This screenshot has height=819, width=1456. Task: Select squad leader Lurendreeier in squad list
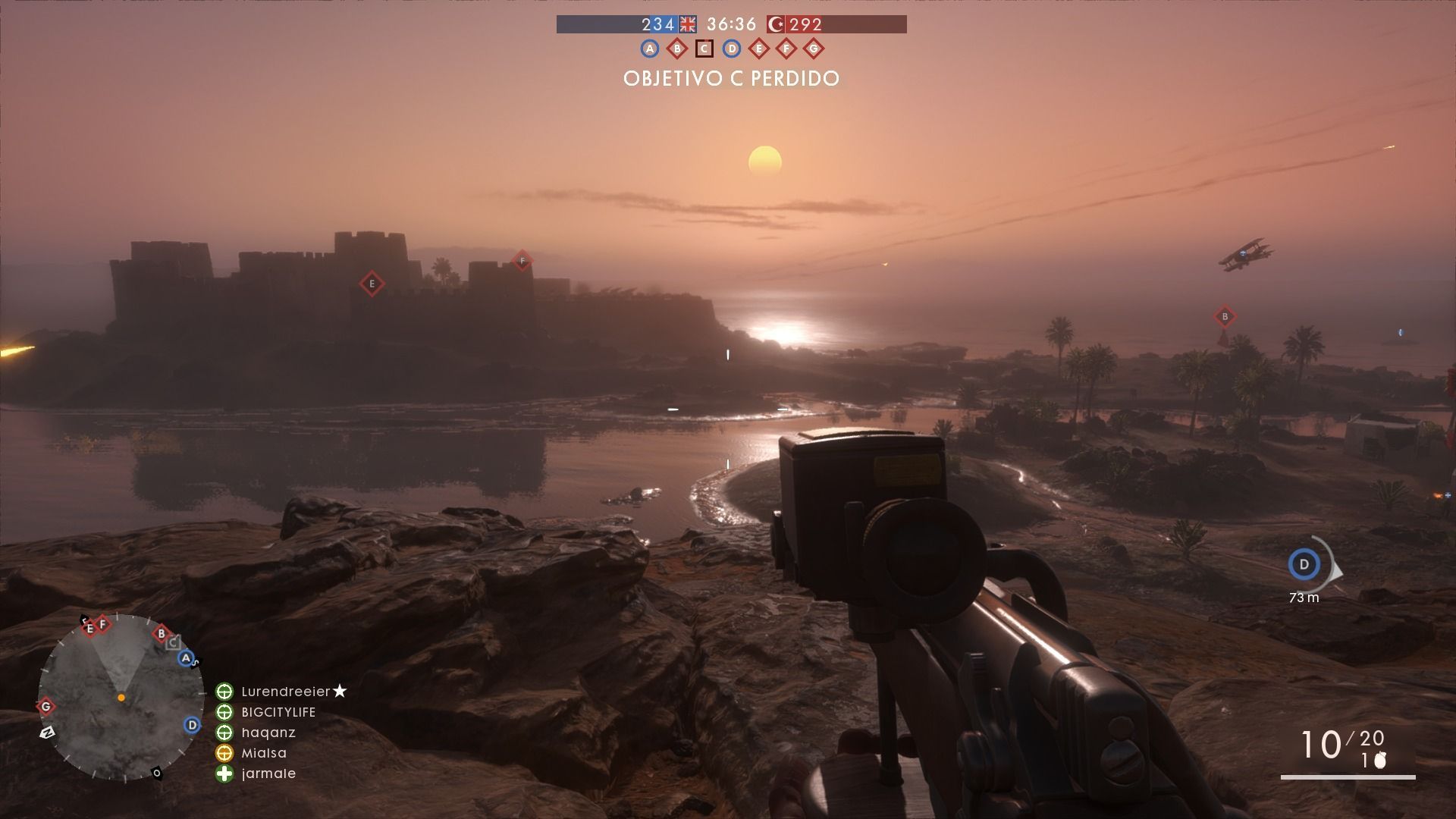(x=285, y=692)
